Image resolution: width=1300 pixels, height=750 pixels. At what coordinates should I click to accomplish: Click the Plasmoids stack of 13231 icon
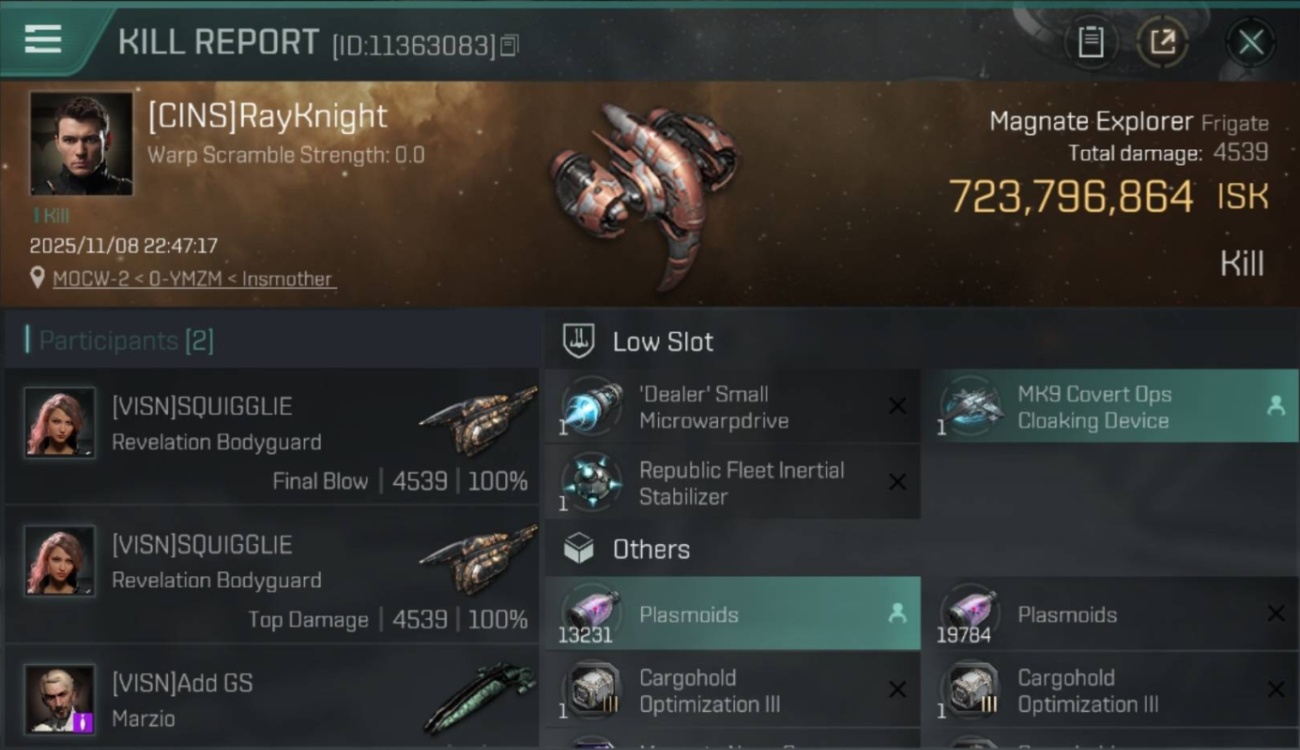tap(591, 614)
